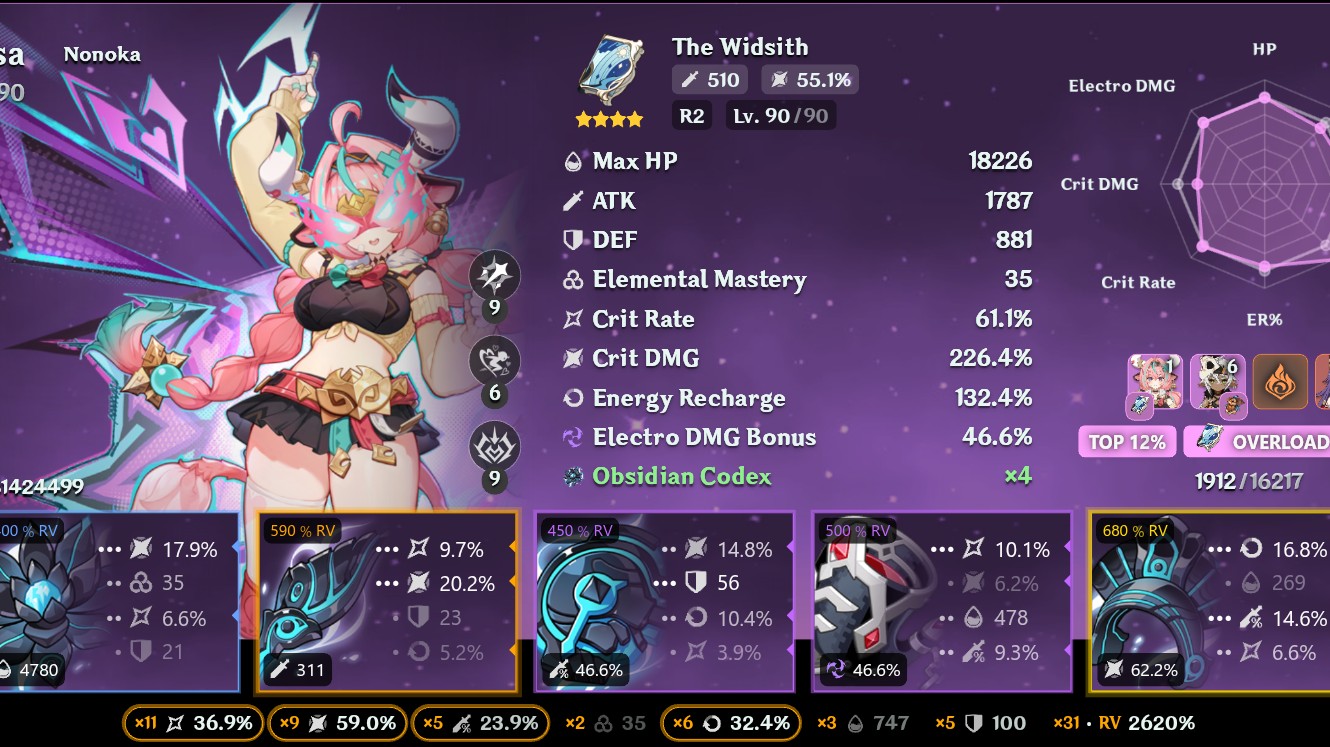Switch to the skull-masked party member portrait
The height and width of the screenshot is (747, 1330).
pyautogui.click(x=1218, y=383)
